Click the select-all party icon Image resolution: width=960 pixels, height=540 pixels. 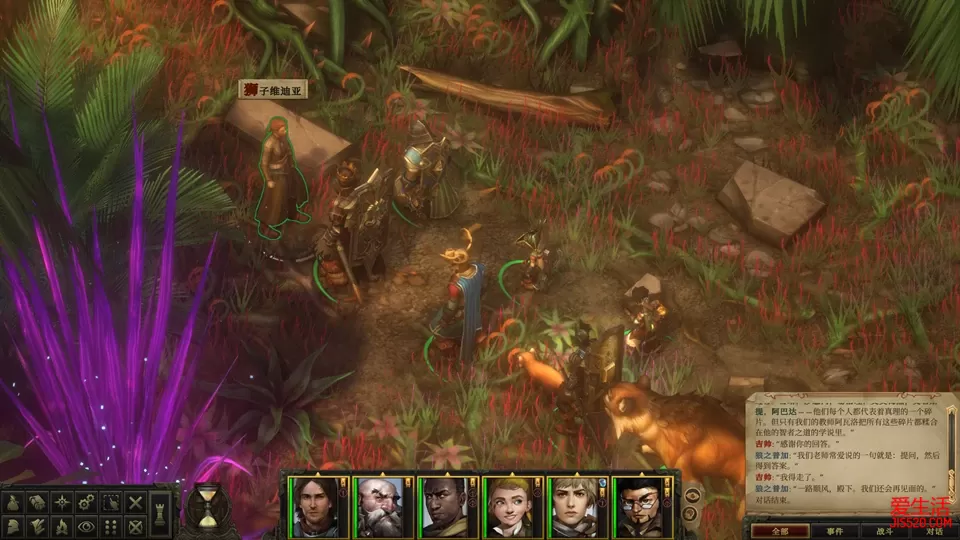coord(112,503)
